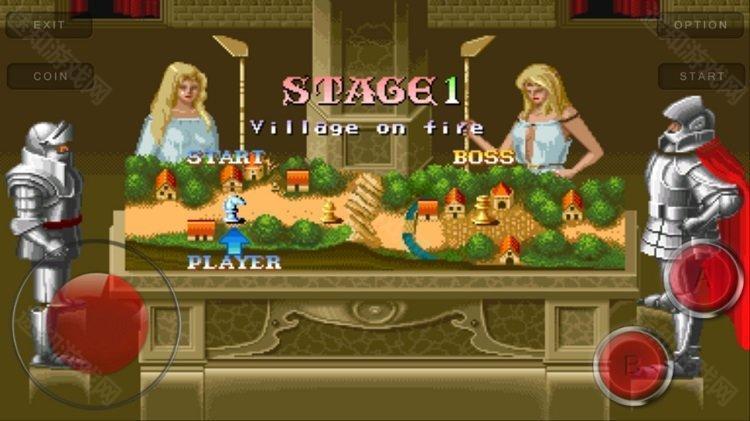This screenshot has width=750, height=421.
Task: Open the OPTION menu
Action: [700, 24]
